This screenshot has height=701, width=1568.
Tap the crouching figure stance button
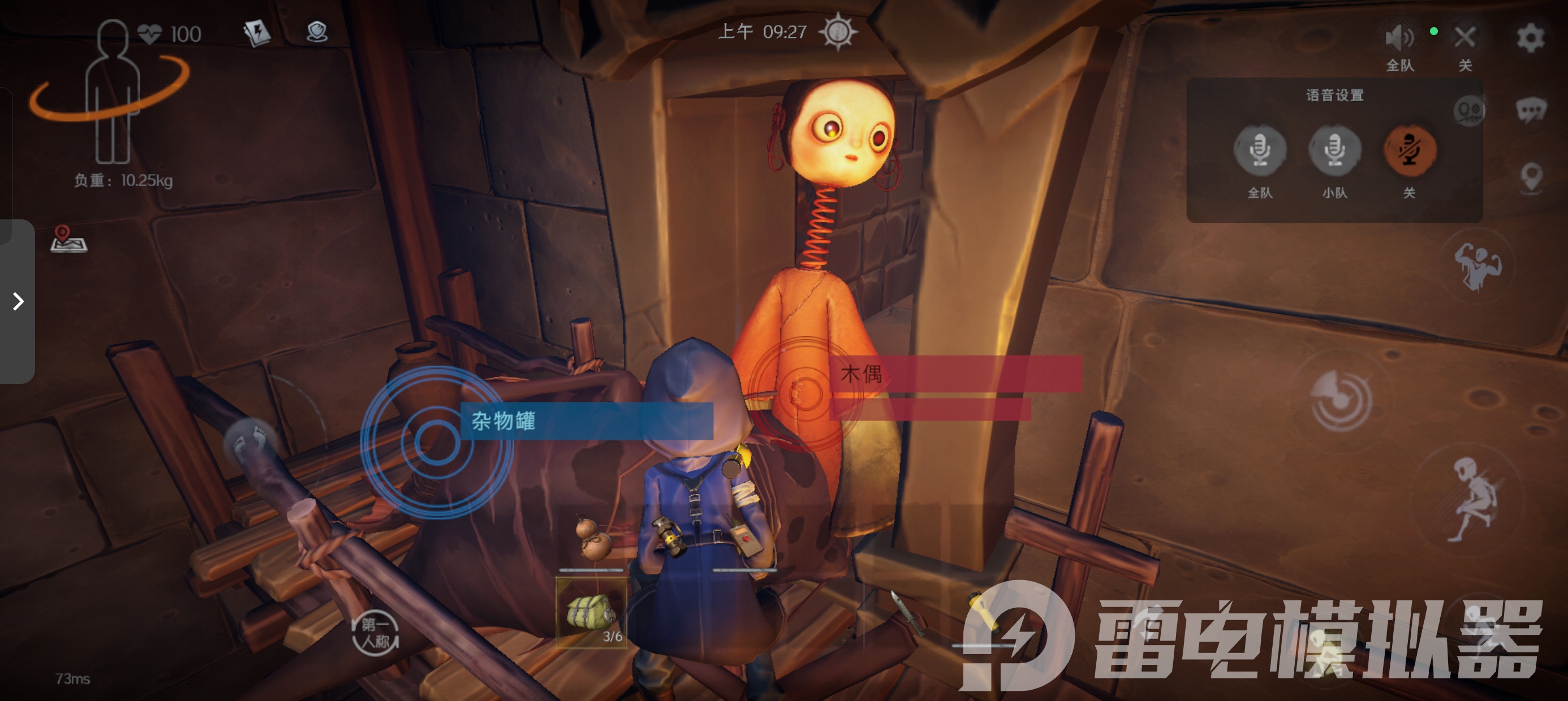pos(1473,500)
